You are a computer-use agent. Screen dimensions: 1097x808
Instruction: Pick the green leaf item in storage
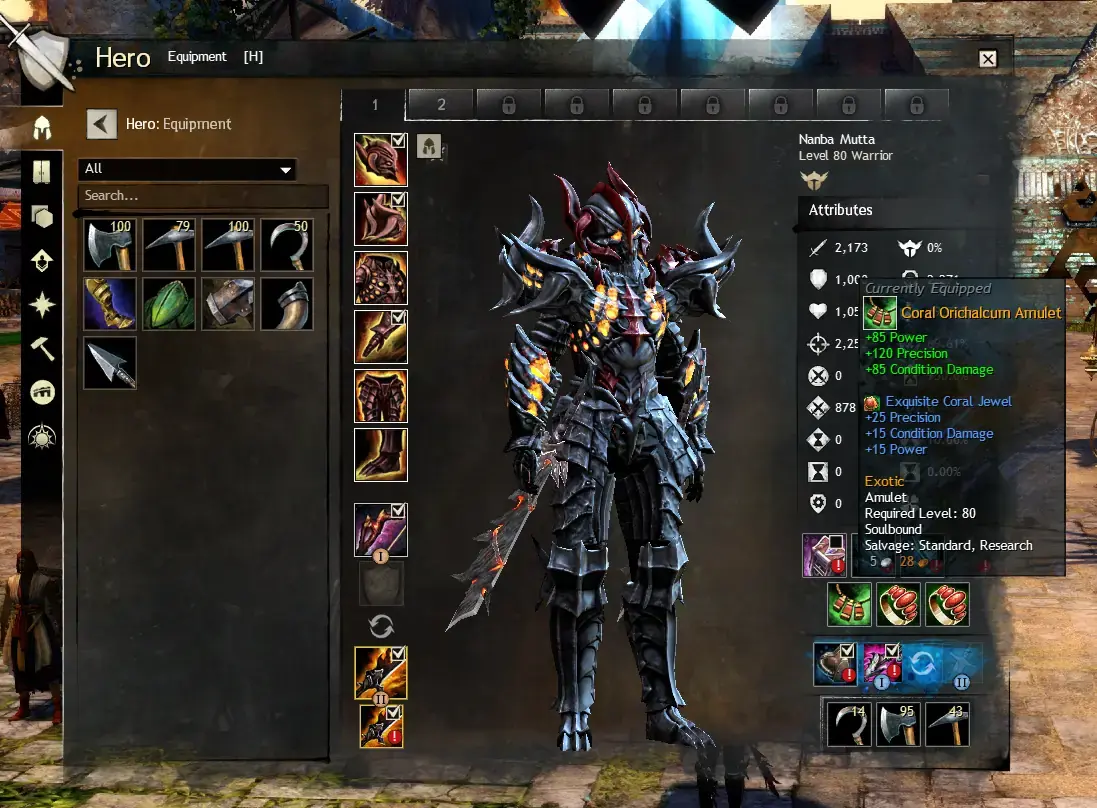point(168,304)
